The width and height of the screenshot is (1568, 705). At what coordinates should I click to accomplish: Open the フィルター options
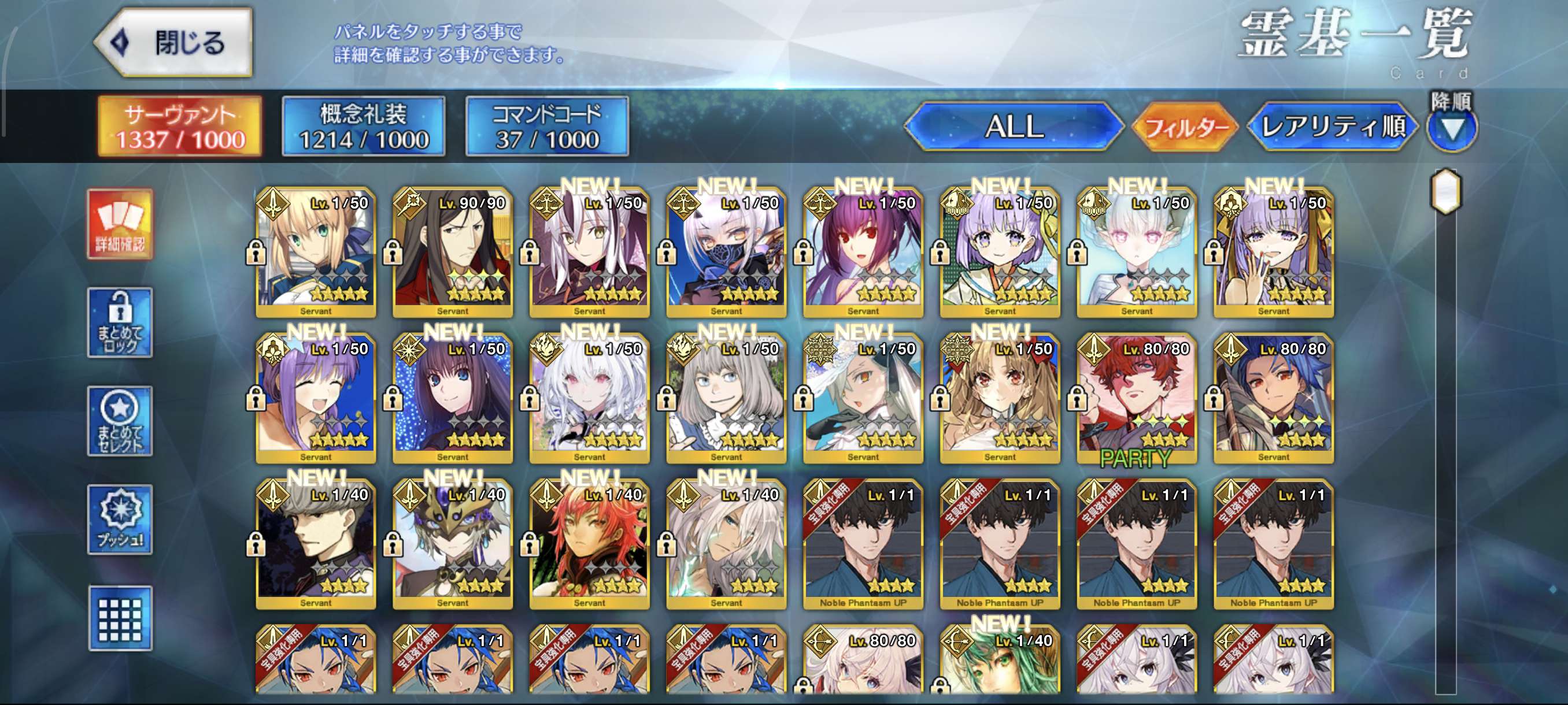(x=1184, y=127)
